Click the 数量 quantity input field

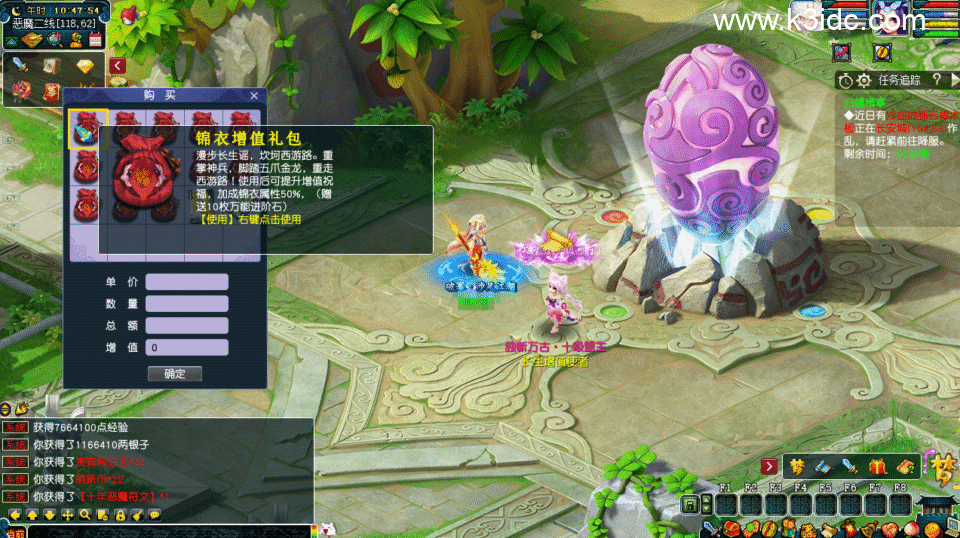coord(187,303)
